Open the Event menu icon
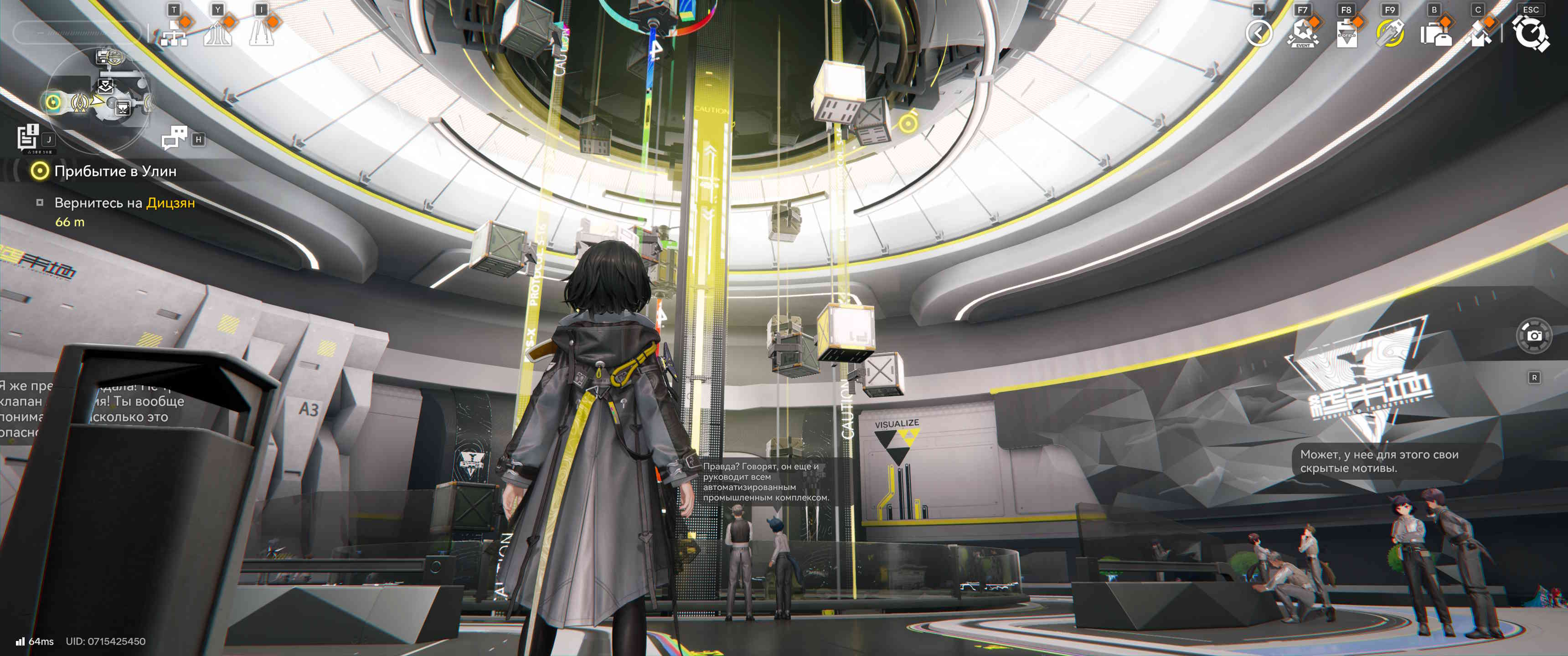Screen dimensions: 1568x656 (x=1302, y=33)
